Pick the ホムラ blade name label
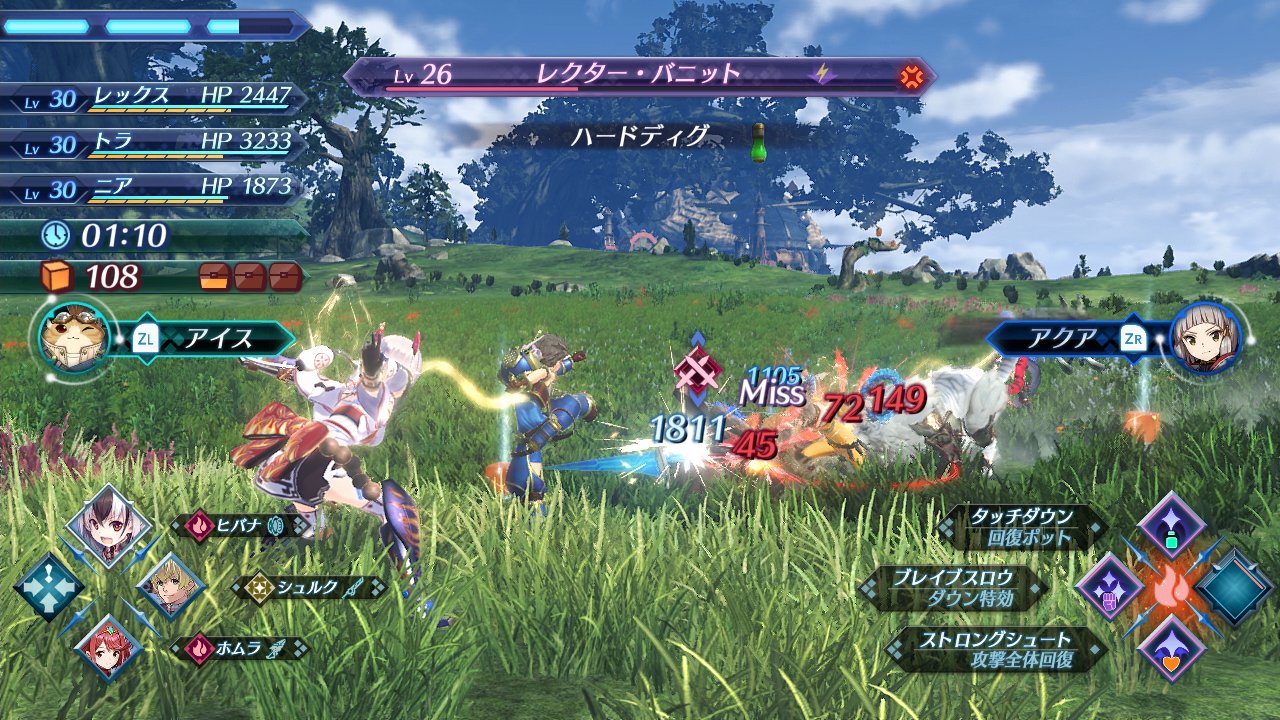The width and height of the screenshot is (1280, 720). pos(240,648)
